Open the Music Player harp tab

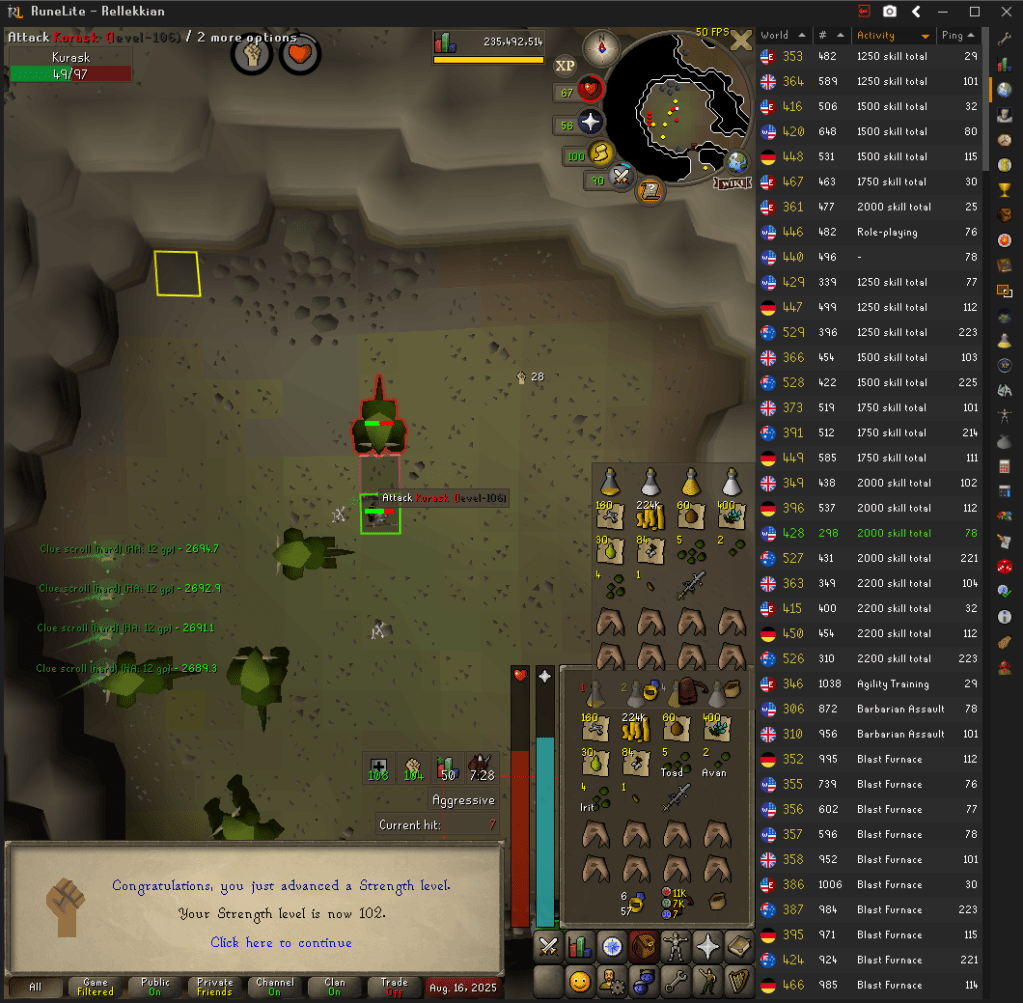tap(740, 979)
